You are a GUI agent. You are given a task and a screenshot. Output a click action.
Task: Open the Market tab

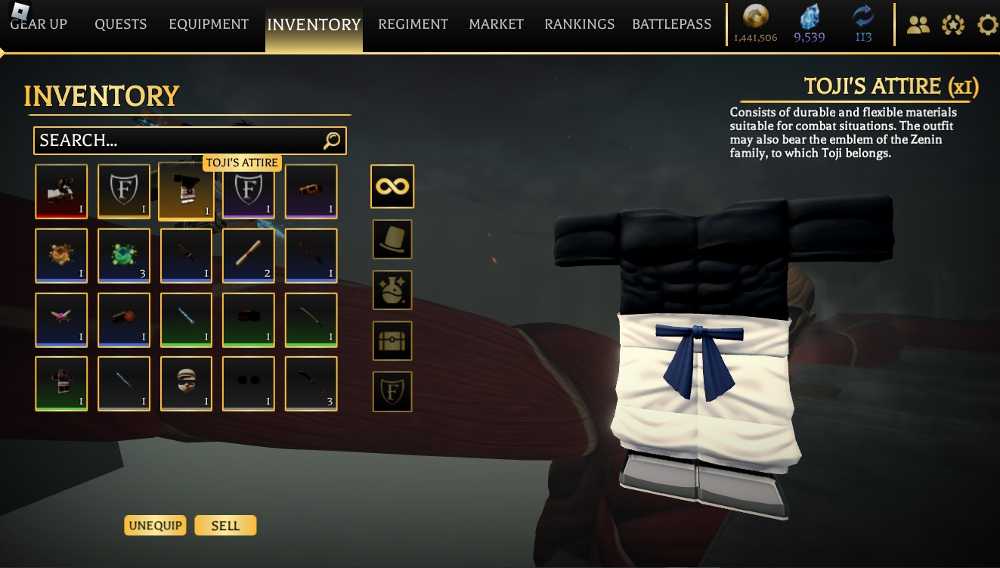[x=496, y=24]
